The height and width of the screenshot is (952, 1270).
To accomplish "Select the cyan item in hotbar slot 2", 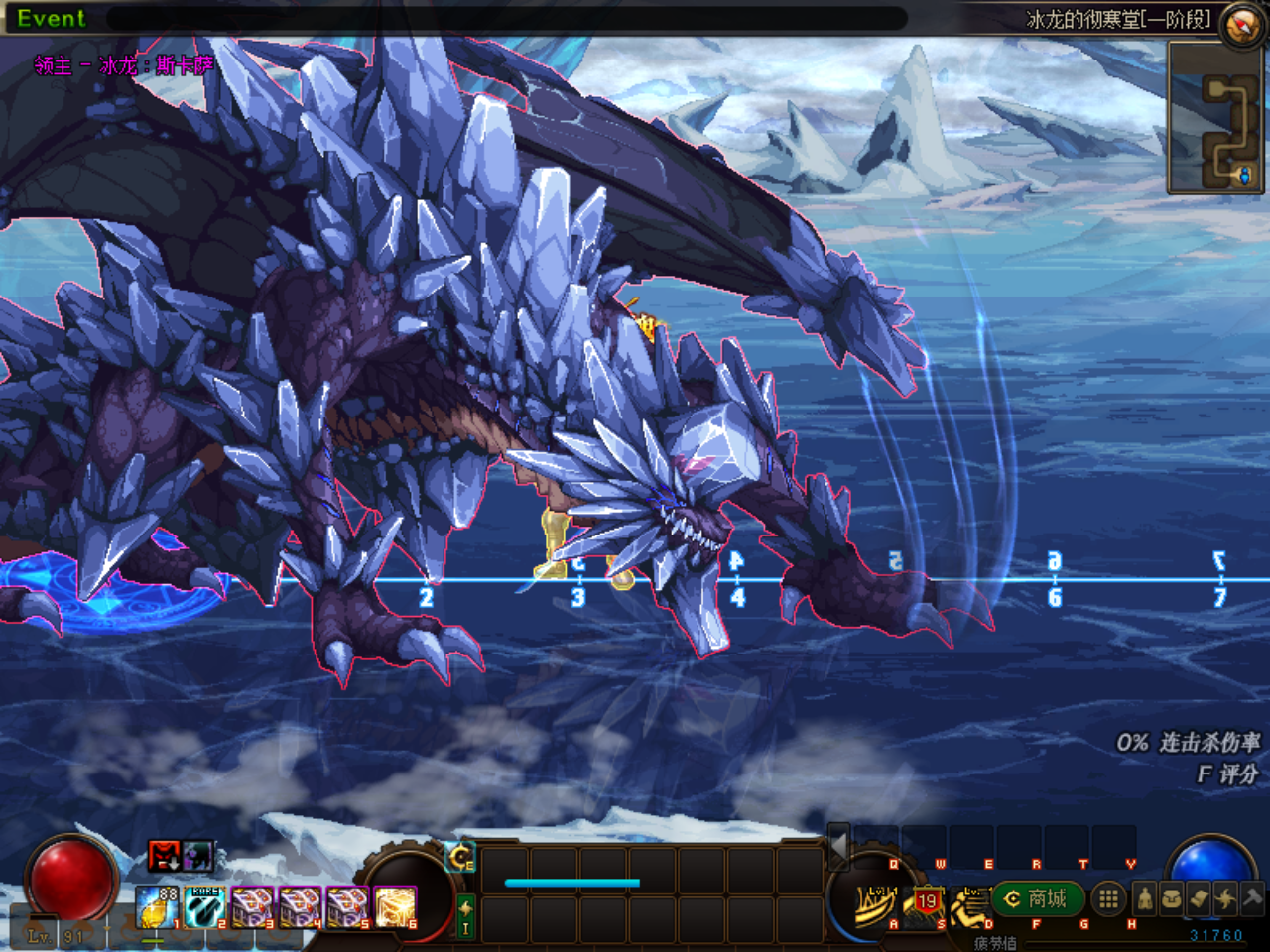I will tap(204, 907).
